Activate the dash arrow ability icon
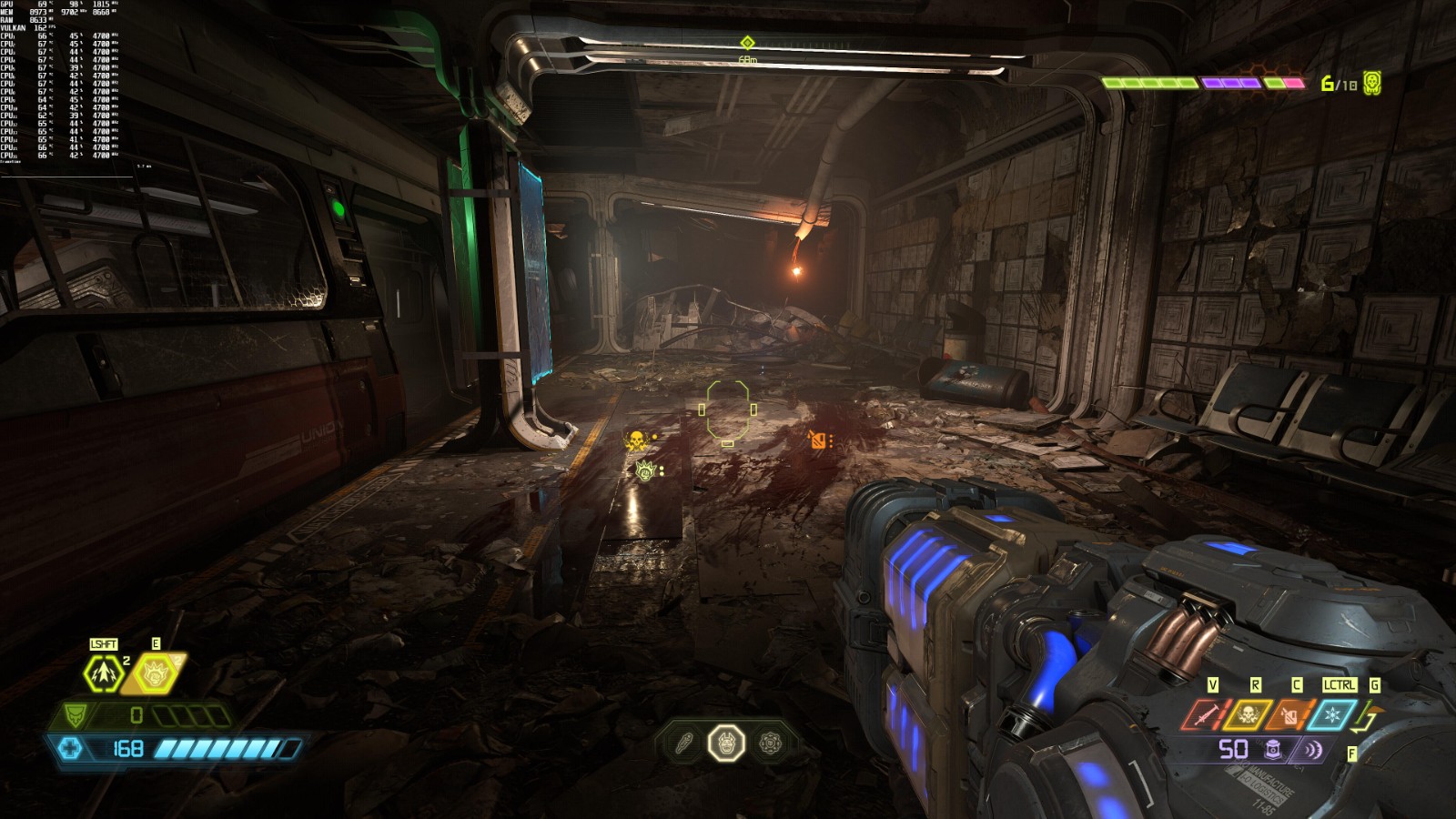The height and width of the screenshot is (819, 1456). click(104, 674)
